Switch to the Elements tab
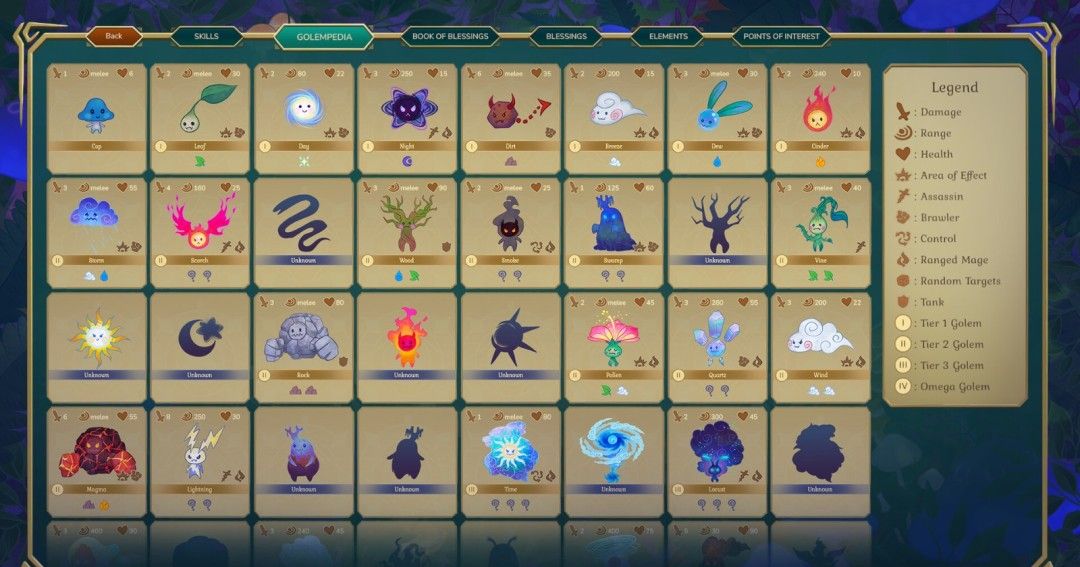The width and height of the screenshot is (1080, 567). (668, 36)
